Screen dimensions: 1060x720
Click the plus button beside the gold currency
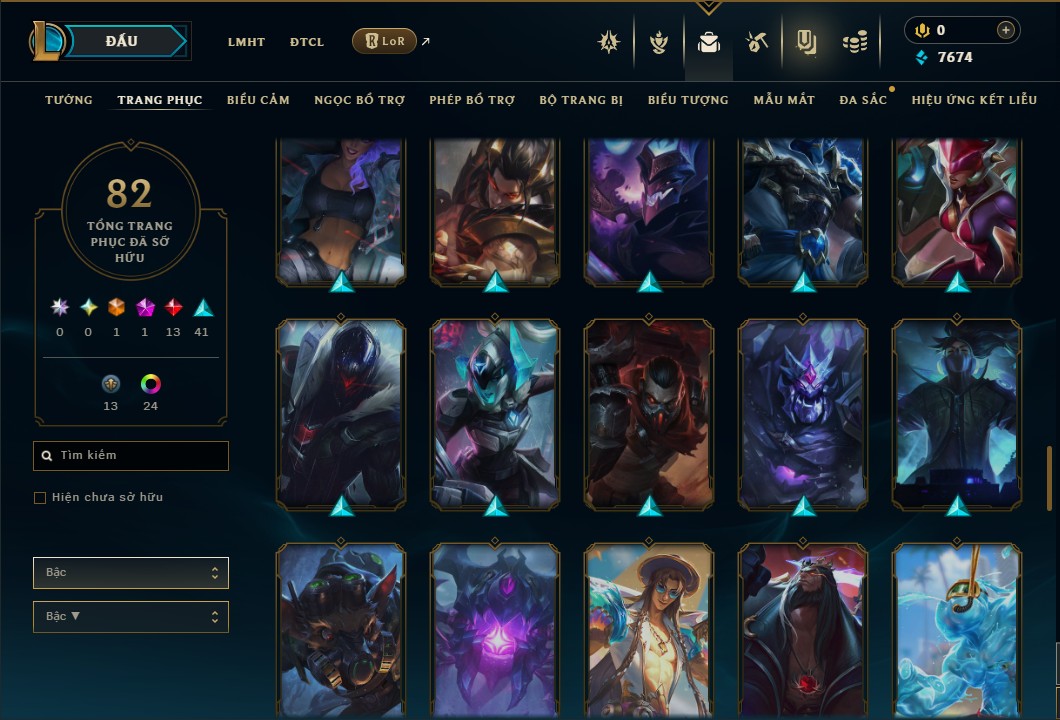tap(1005, 30)
